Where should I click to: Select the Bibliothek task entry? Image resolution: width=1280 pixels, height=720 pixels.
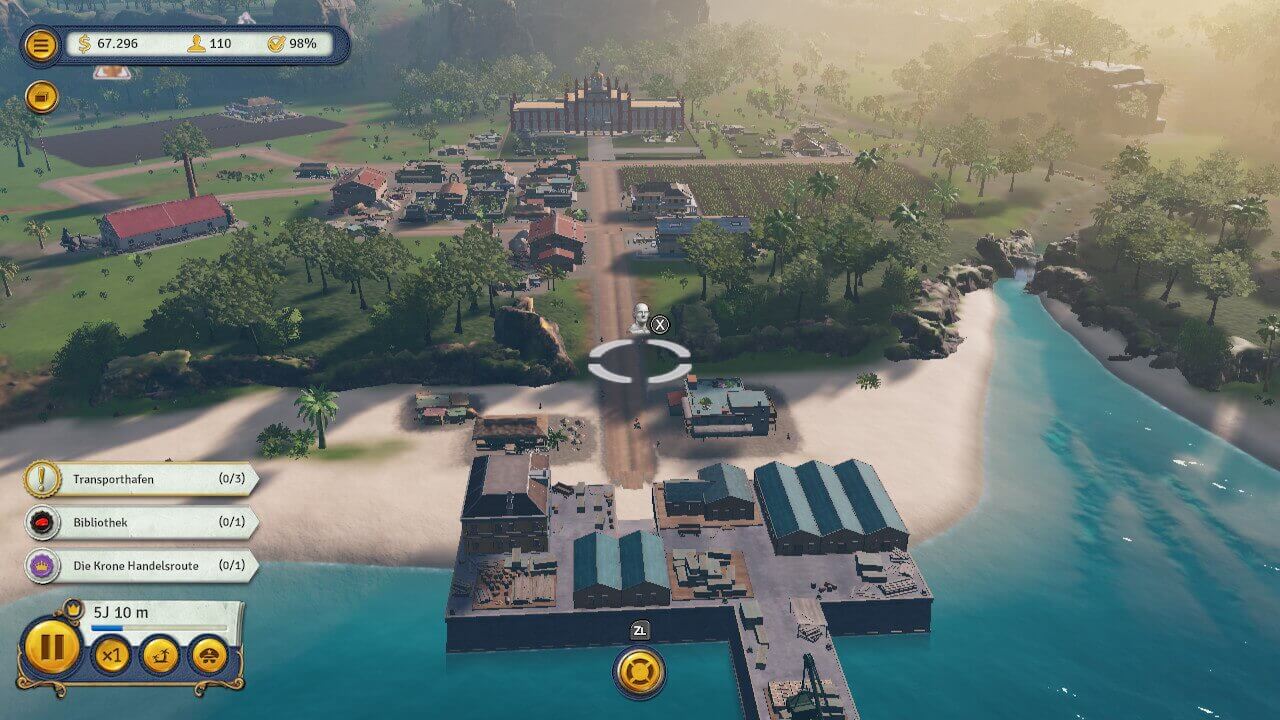pos(140,522)
